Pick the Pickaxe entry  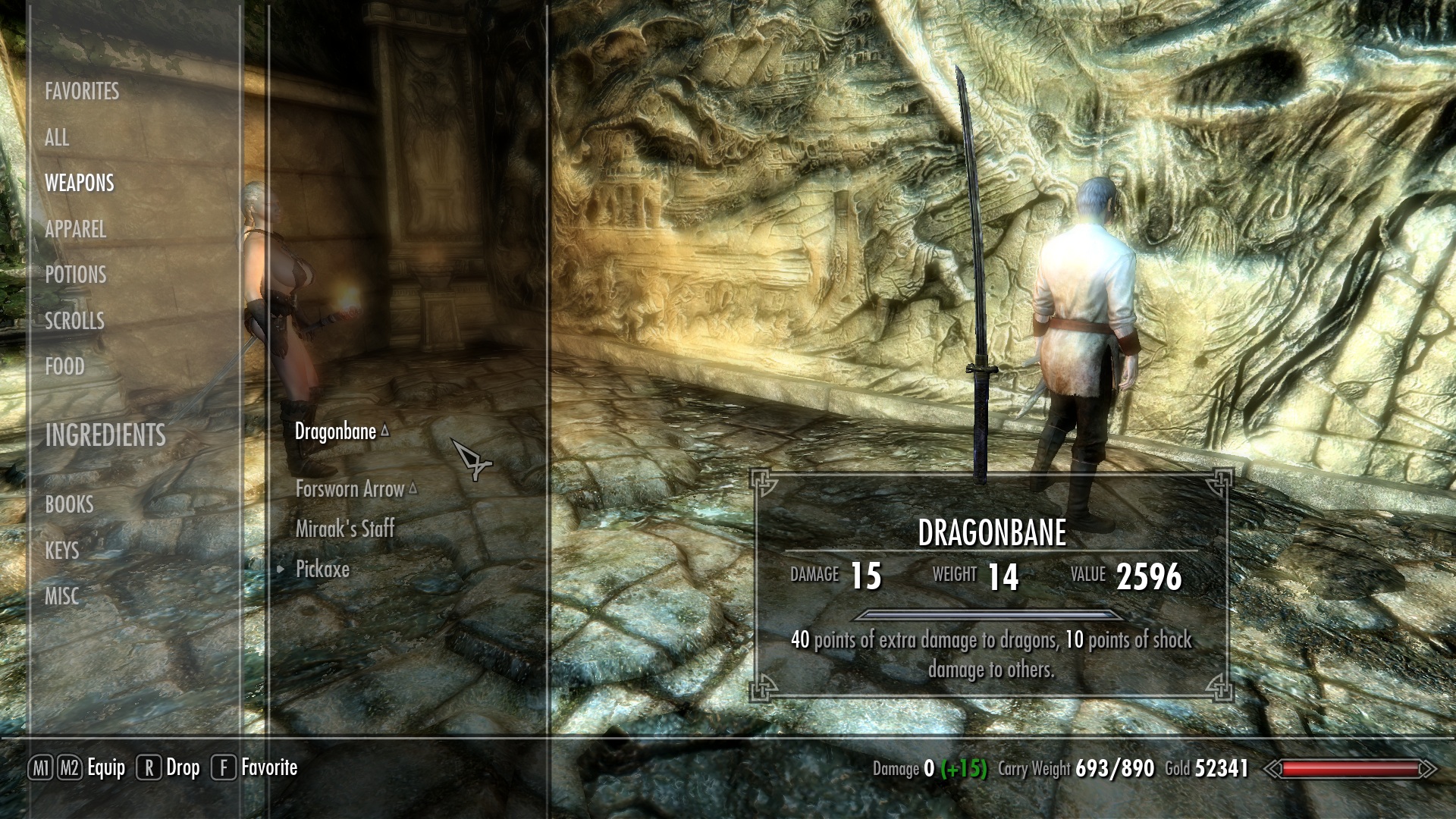[x=322, y=570]
